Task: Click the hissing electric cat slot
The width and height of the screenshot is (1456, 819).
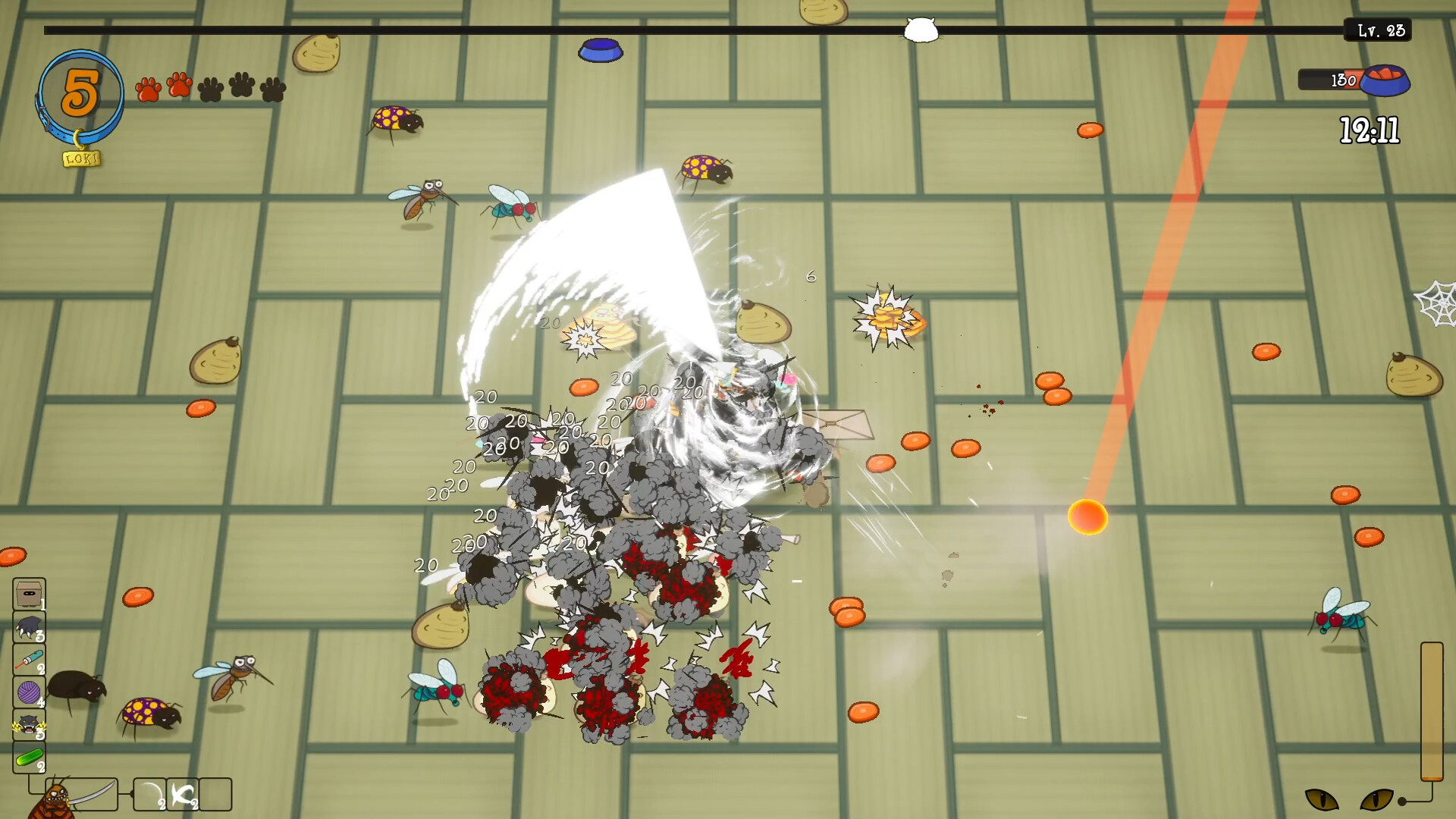Action: coord(29,725)
